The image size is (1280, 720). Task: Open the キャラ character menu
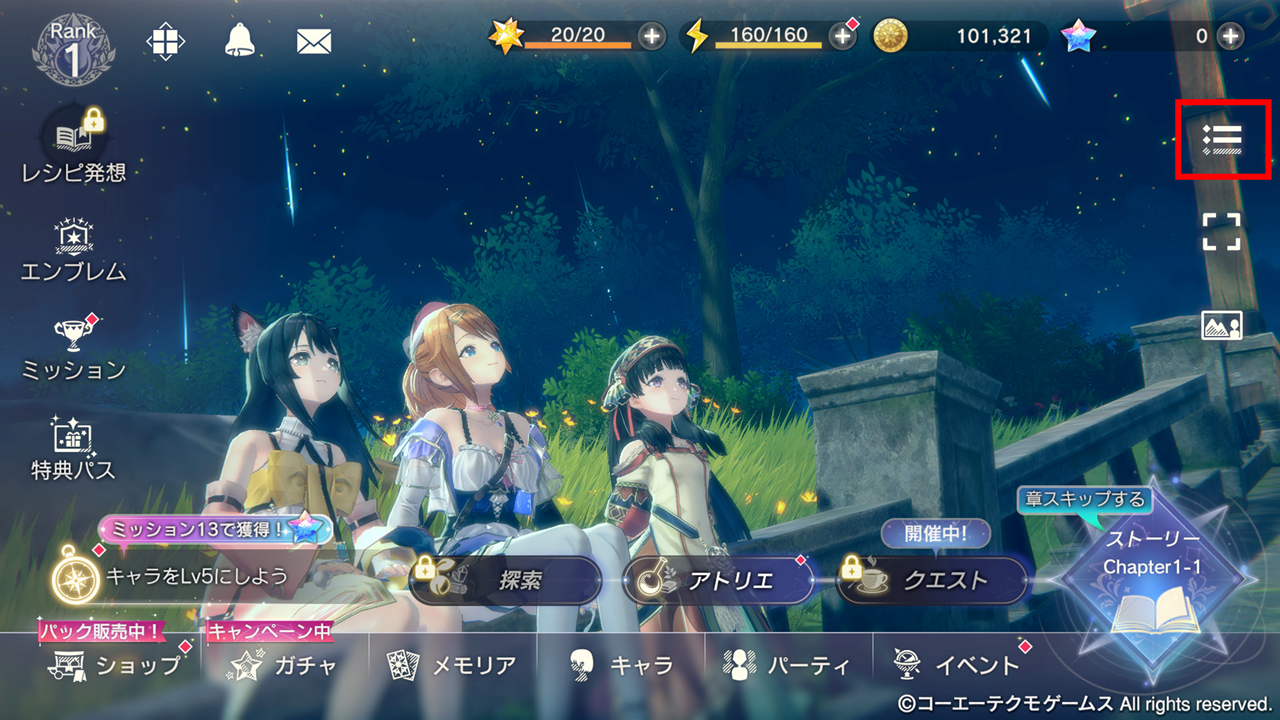coord(621,665)
